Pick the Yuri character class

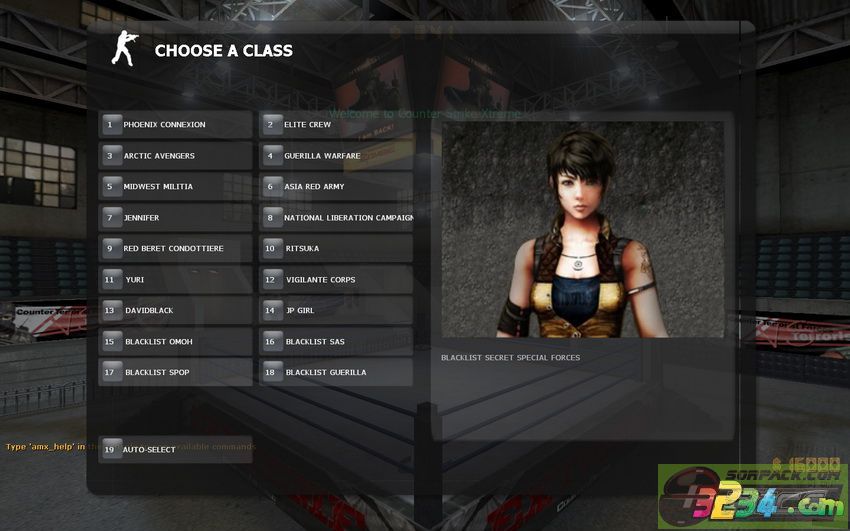pos(175,280)
